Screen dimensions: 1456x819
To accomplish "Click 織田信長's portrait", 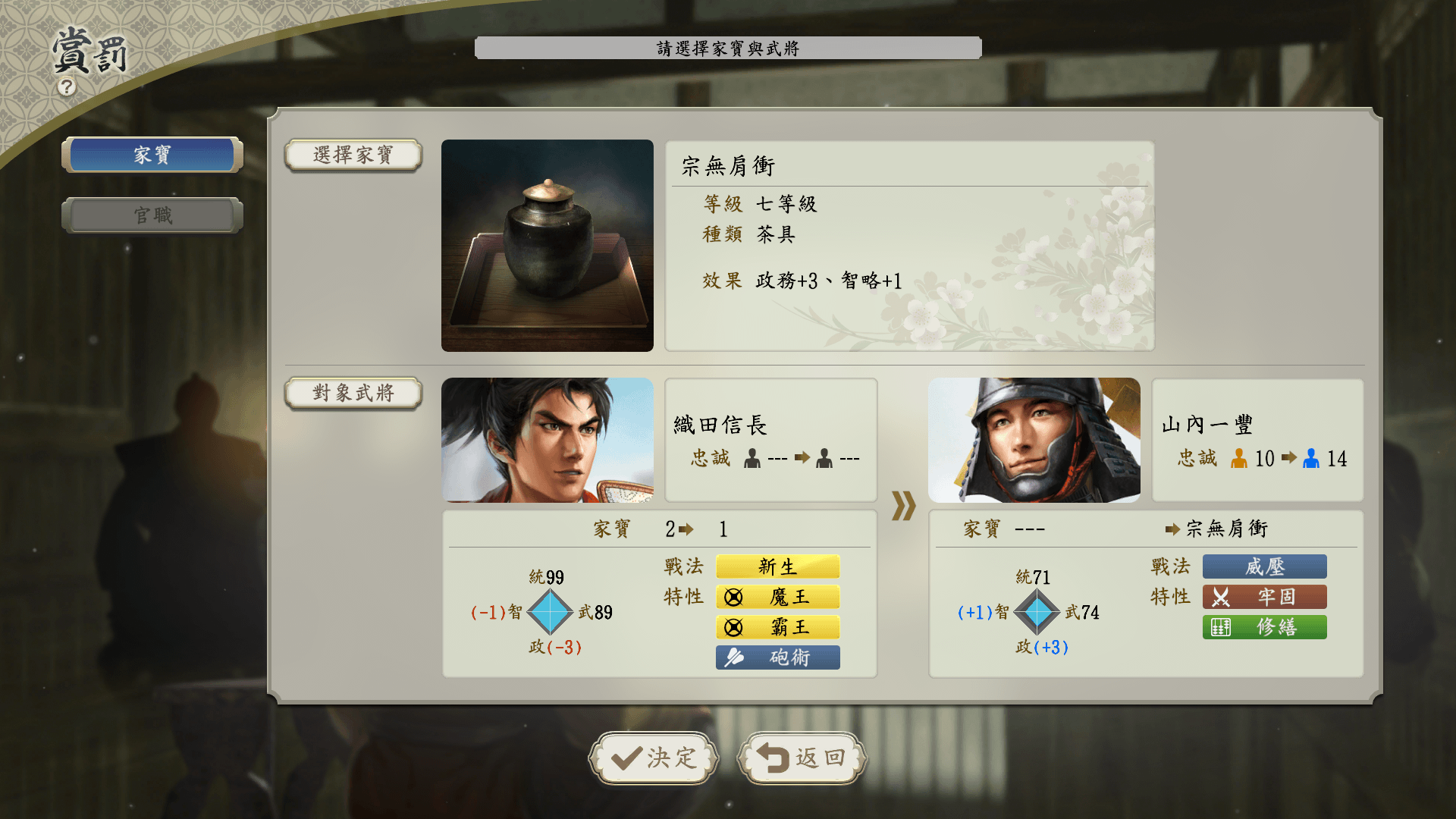I will pos(547,440).
